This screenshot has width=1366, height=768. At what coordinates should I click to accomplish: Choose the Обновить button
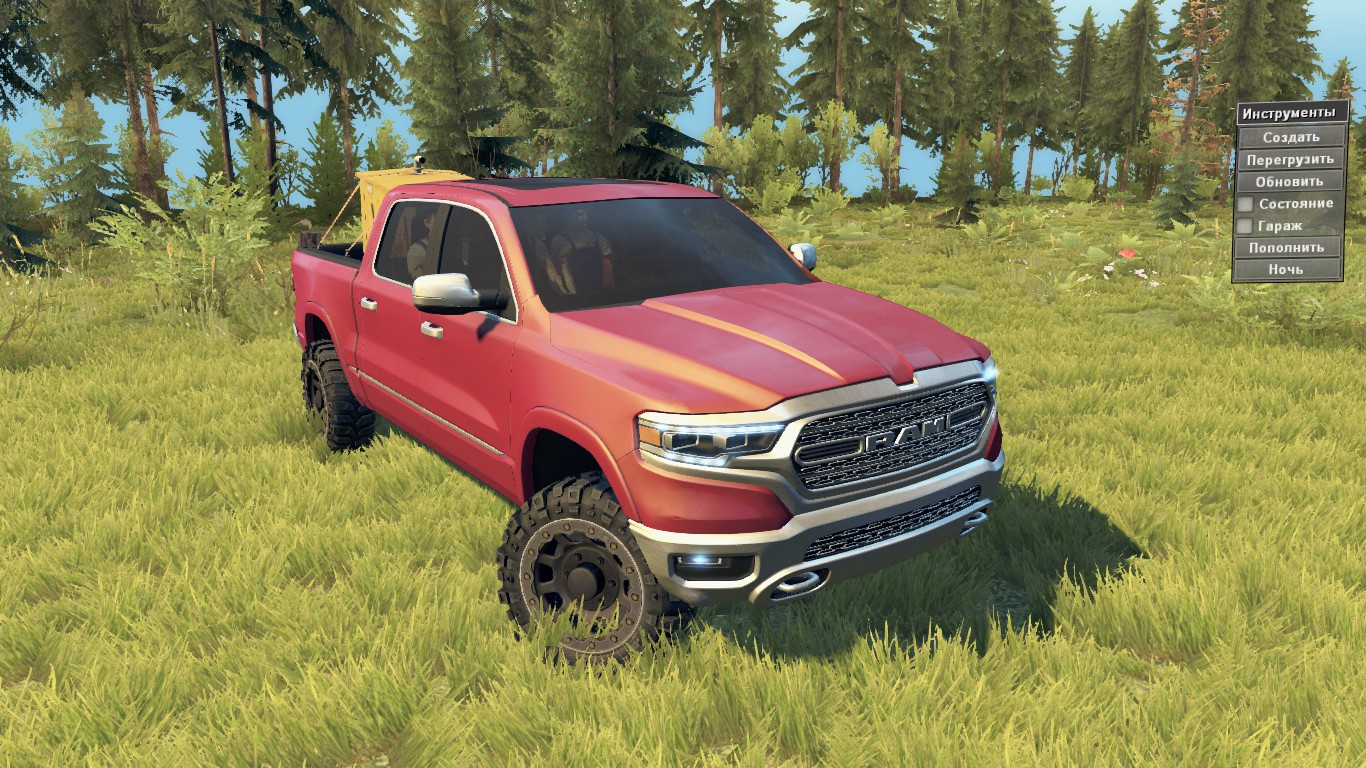[1290, 181]
